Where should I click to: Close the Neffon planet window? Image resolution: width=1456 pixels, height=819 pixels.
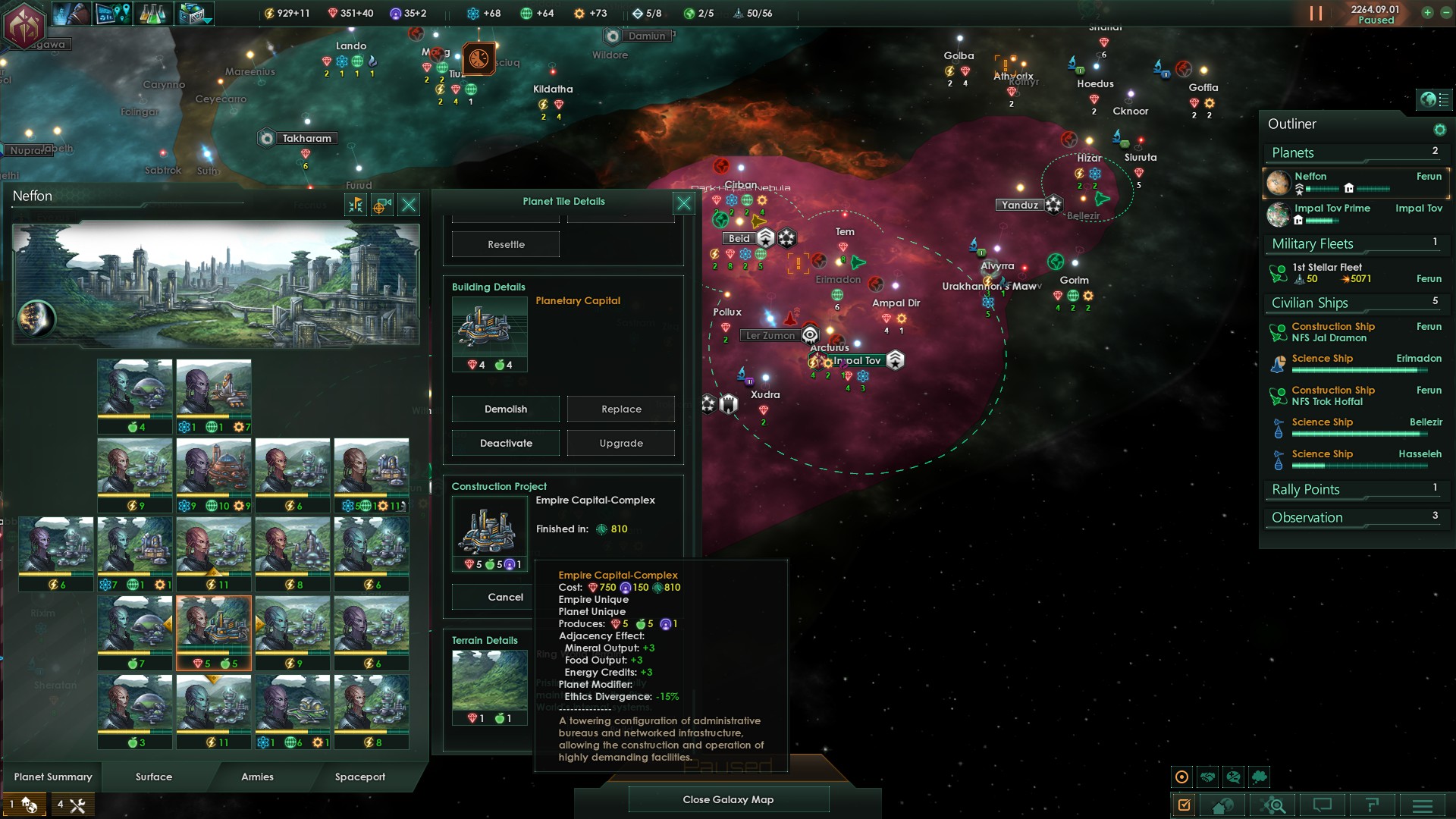(x=409, y=204)
